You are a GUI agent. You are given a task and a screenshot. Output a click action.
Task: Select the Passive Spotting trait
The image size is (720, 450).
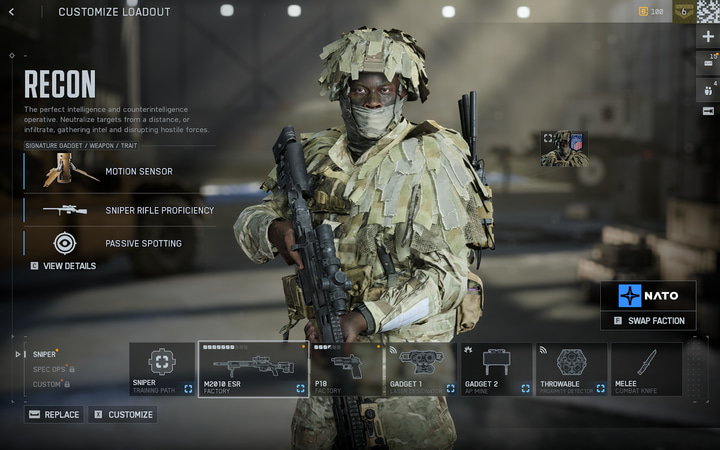click(118, 243)
